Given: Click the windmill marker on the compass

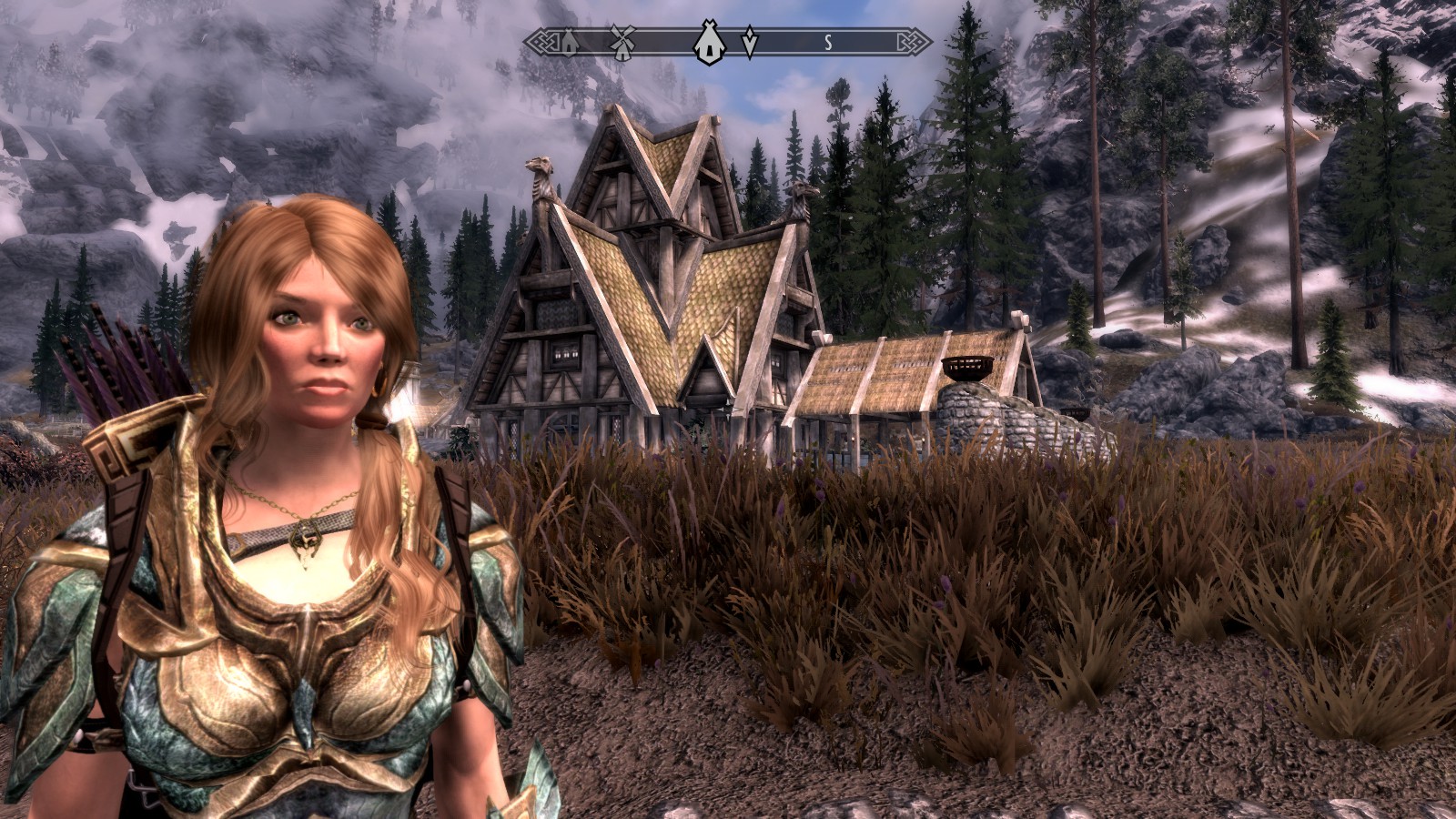Looking at the screenshot, I should [x=622, y=43].
